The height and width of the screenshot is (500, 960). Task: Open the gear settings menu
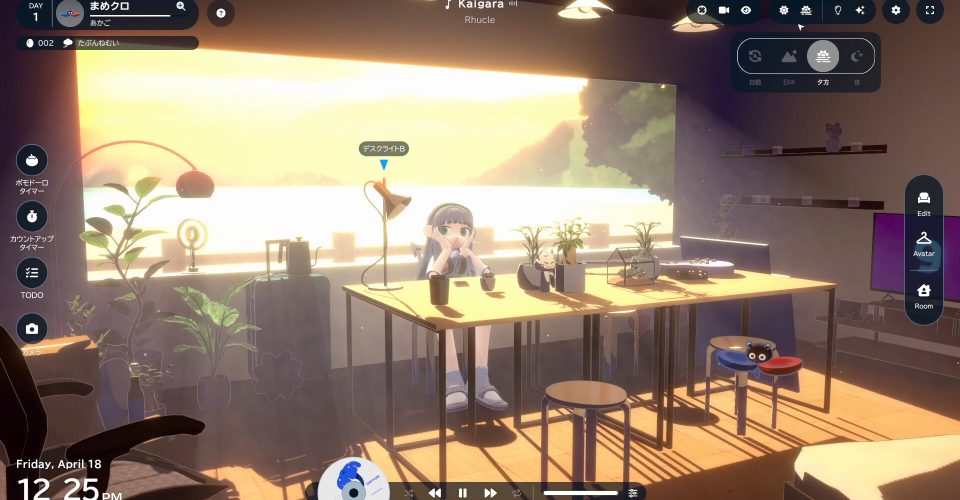coord(896,11)
